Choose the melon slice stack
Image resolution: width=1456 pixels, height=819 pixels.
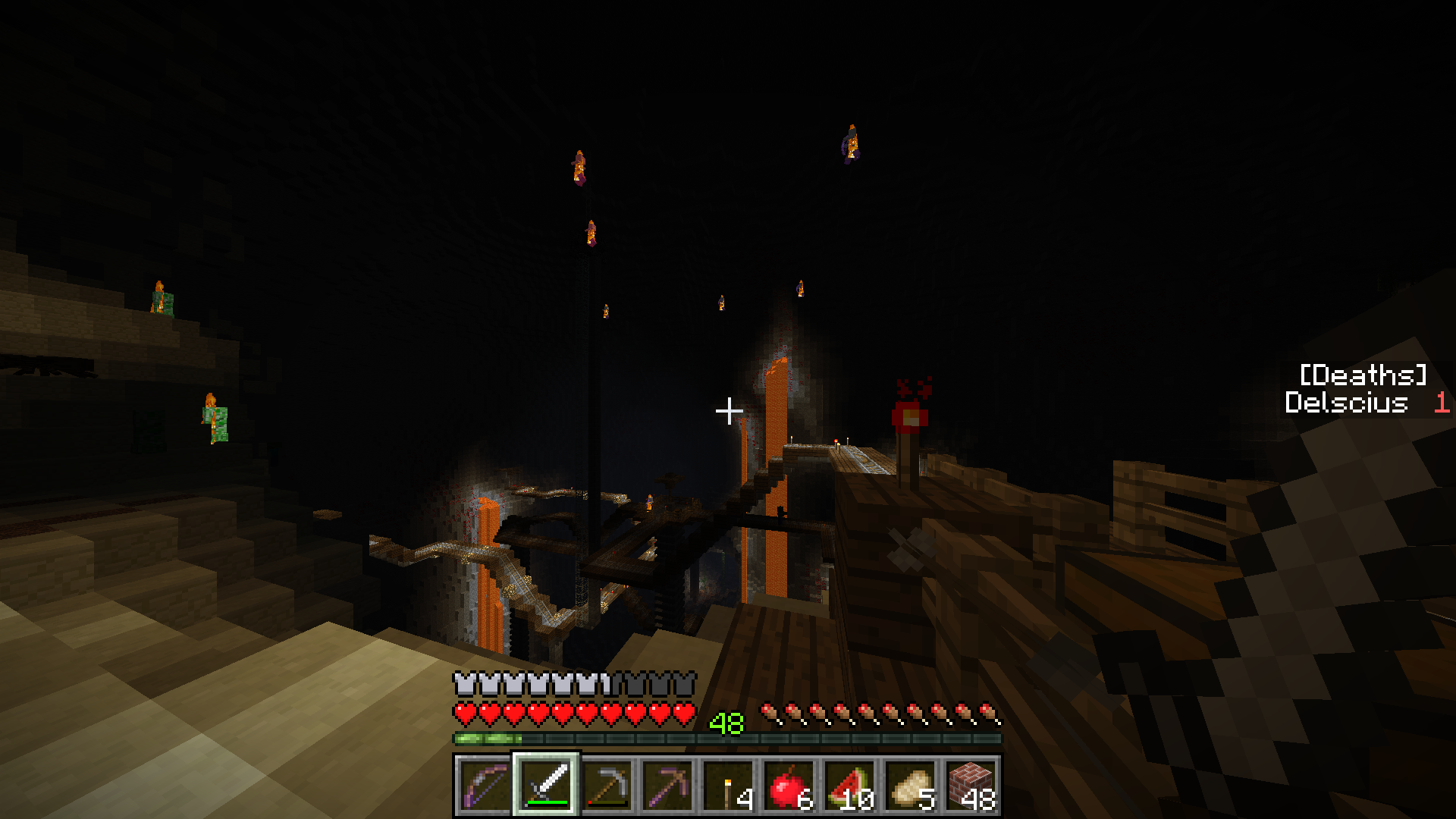coord(849,786)
